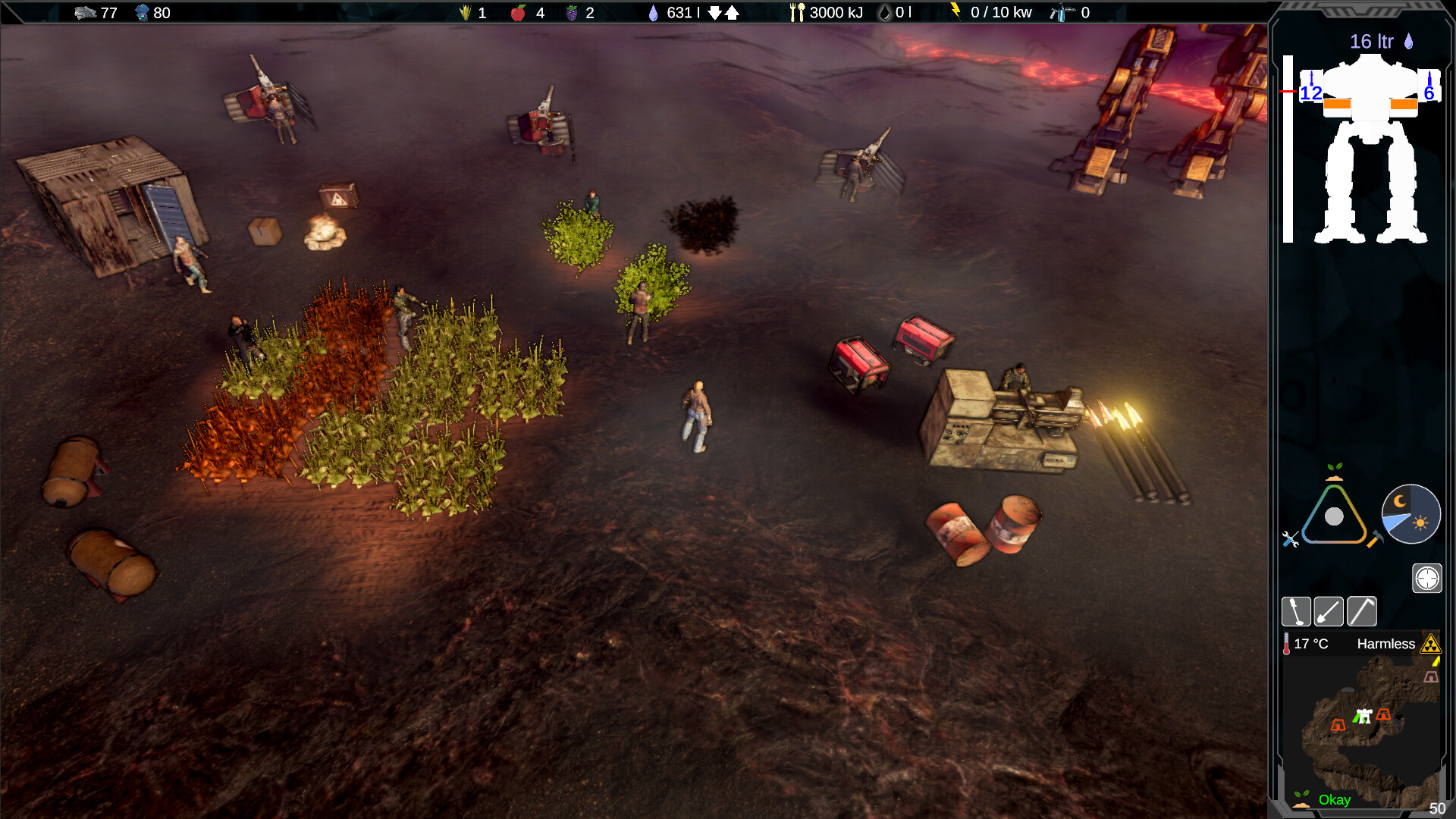Select the brush cutter tool
The image size is (1456, 819).
click(1297, 611)
